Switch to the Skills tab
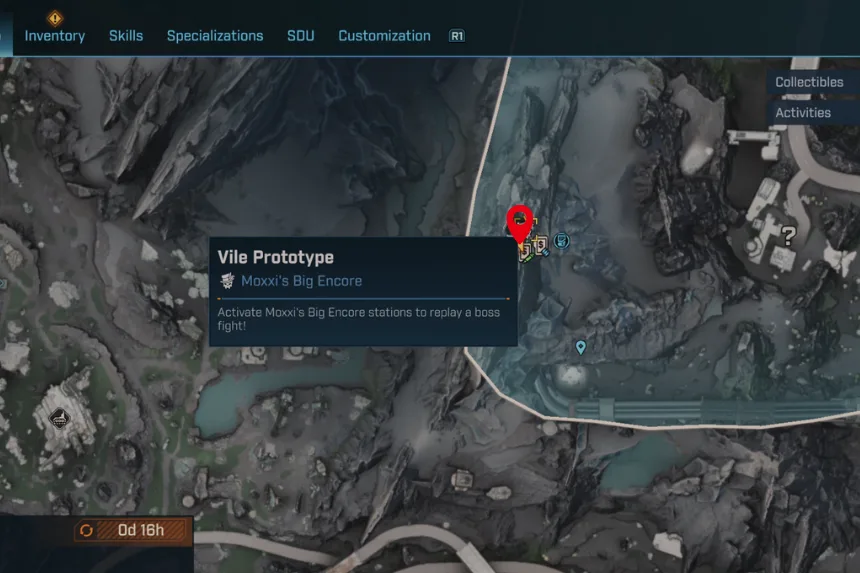860x573 pixels. click(x=126, y=36)
